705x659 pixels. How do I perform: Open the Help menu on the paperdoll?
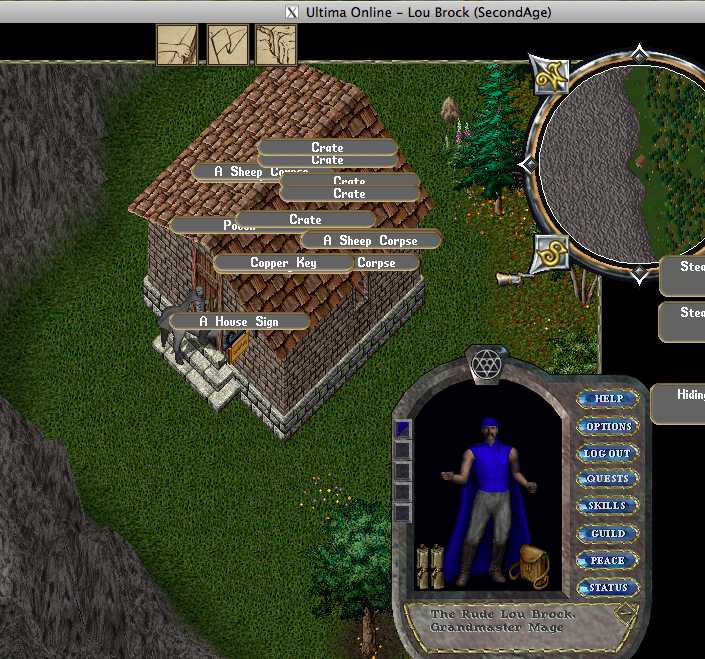(x=609, y=398)
